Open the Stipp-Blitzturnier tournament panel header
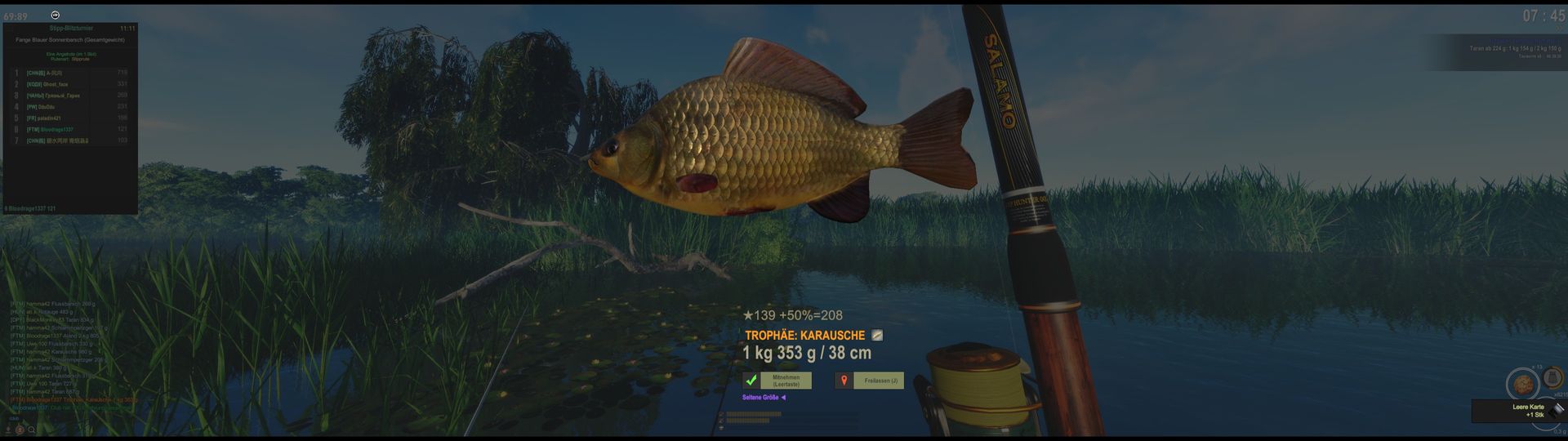The image size is (1568, 441). 70,29
